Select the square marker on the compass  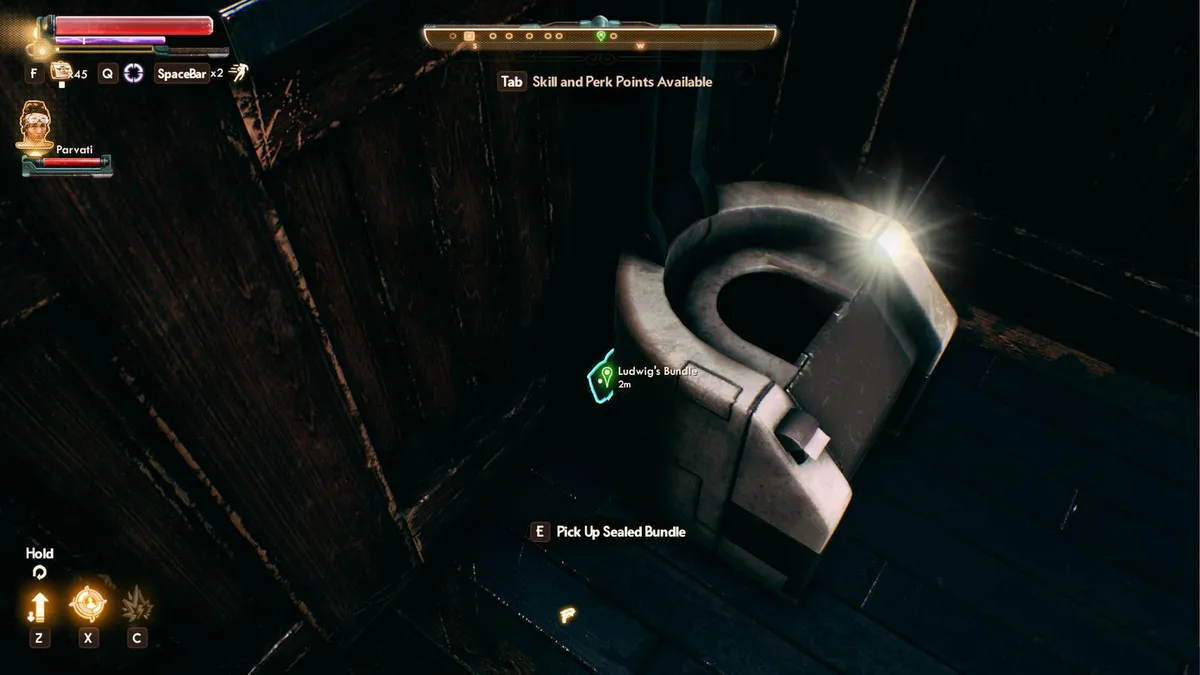468,36
